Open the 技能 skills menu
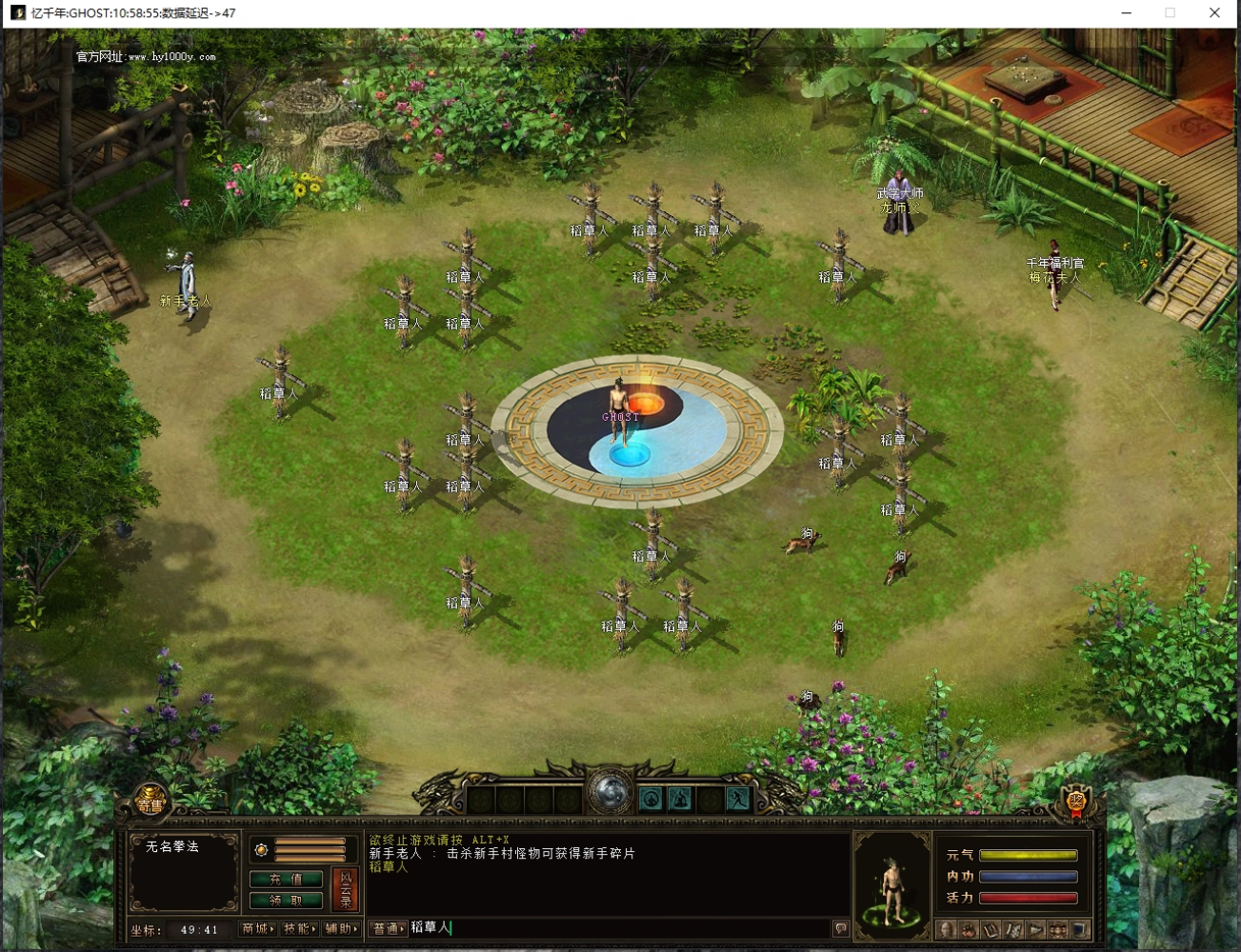1241x952 pixels. 299,929
